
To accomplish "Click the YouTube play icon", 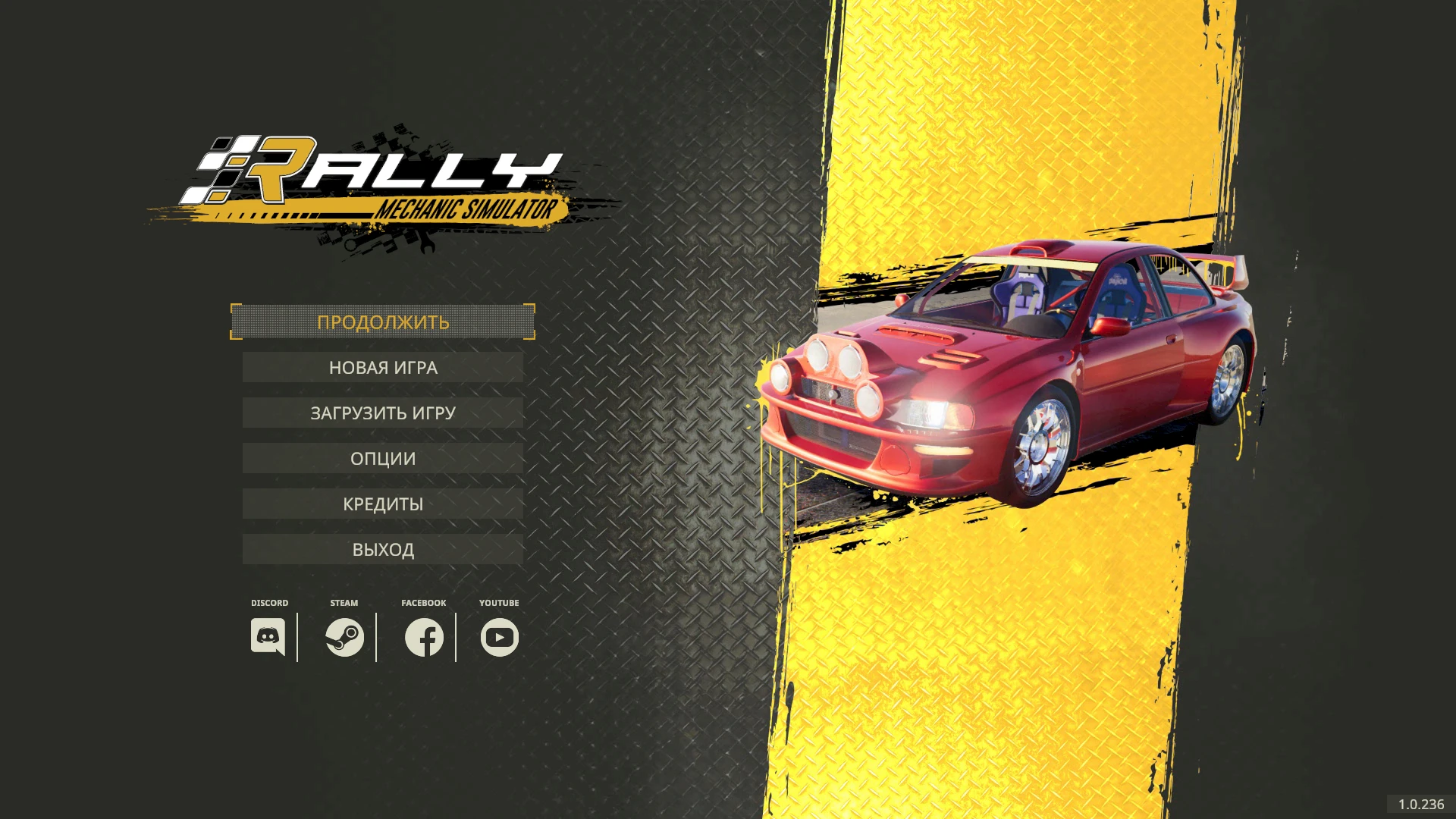I will 498,638.
